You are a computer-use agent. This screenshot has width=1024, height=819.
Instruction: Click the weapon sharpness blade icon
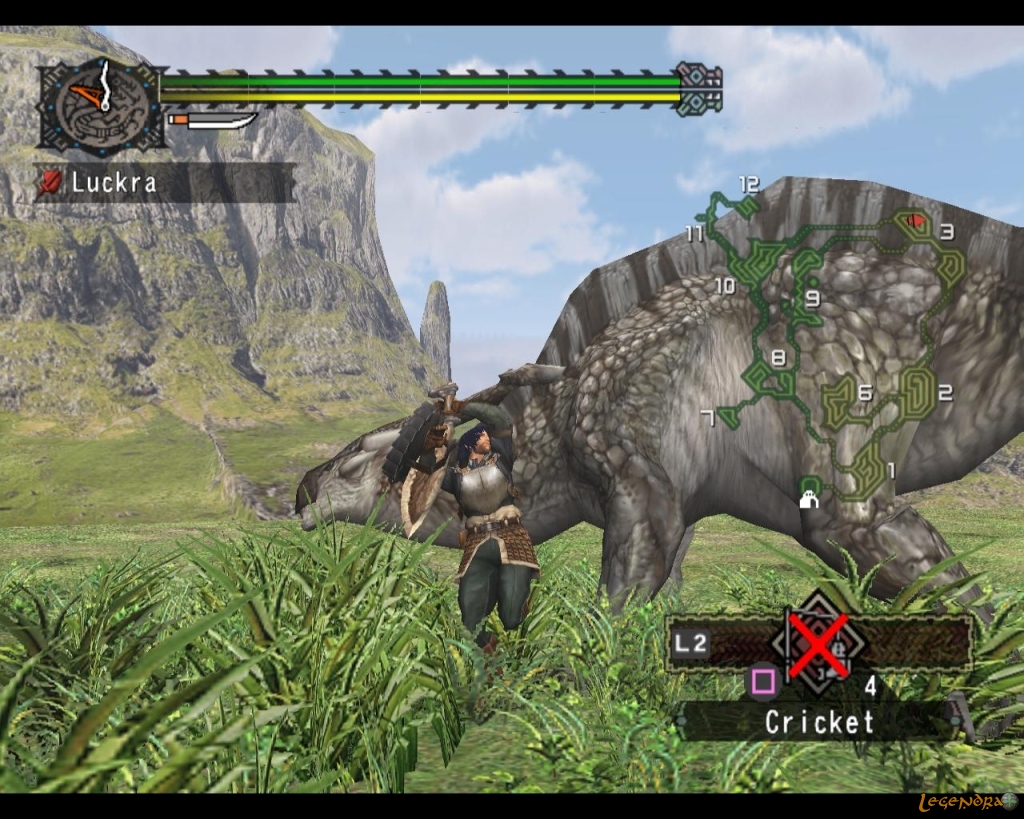[212, 122]
